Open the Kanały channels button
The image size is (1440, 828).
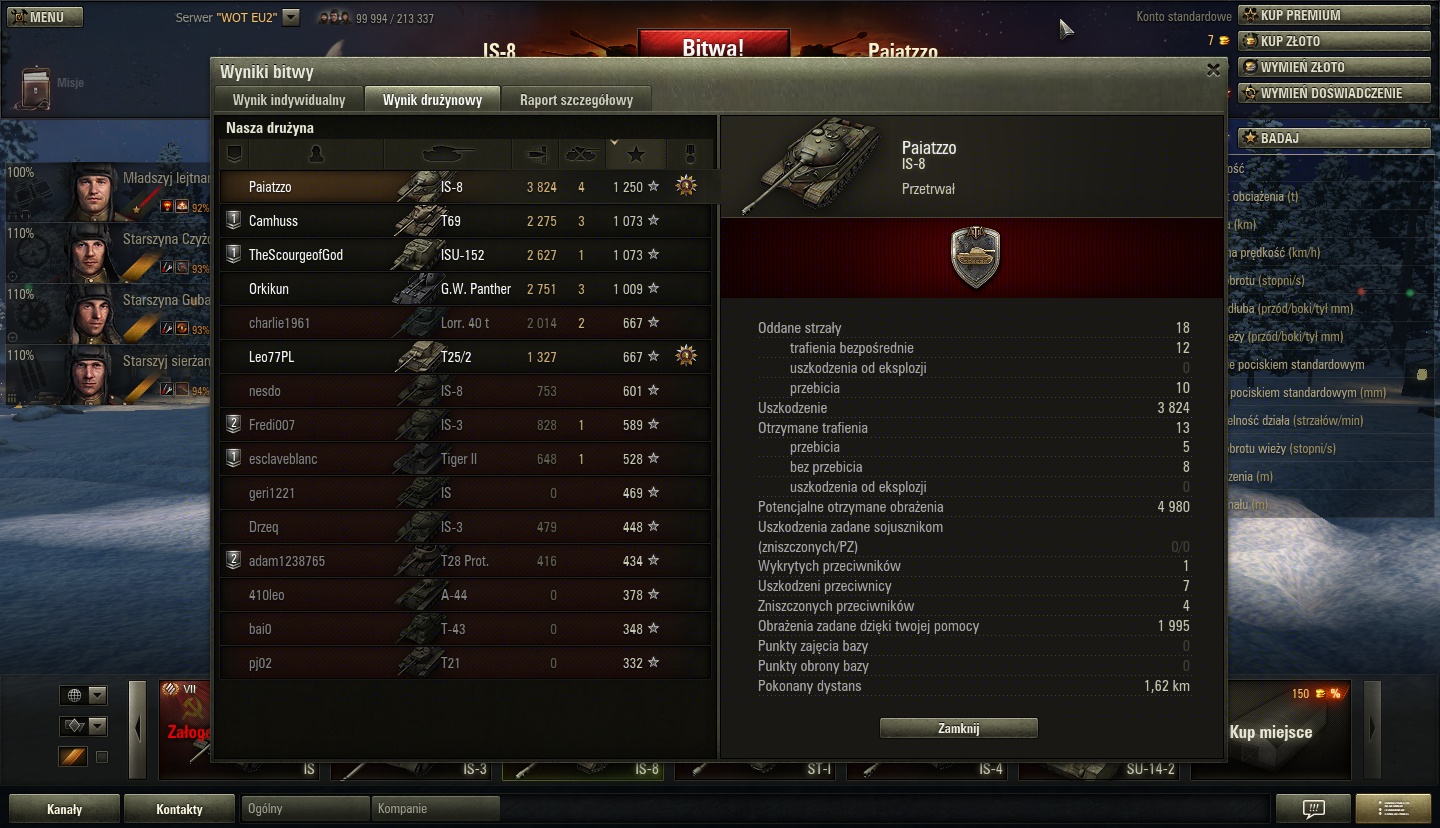tap(64, 809)
